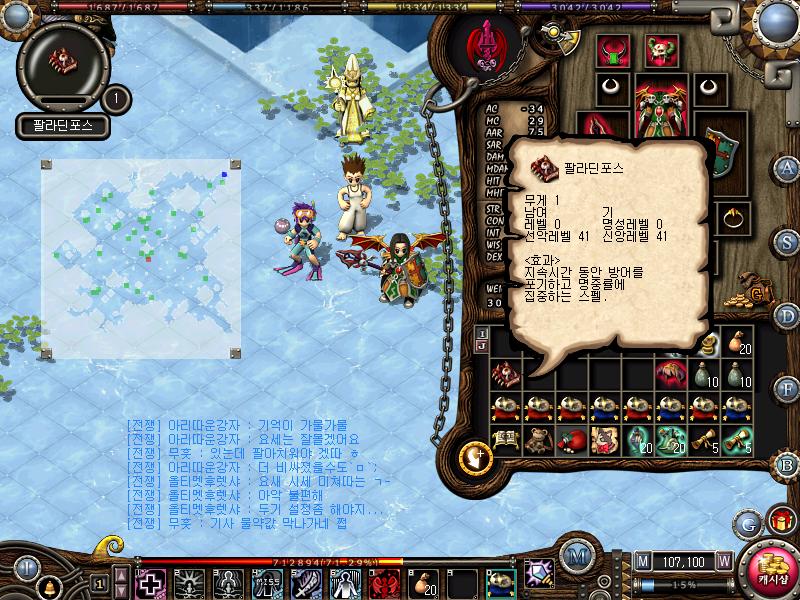The width and height of the screenshot is (800, 600).
Task: Click the minimap overlay
Action: tap(141, 256)
